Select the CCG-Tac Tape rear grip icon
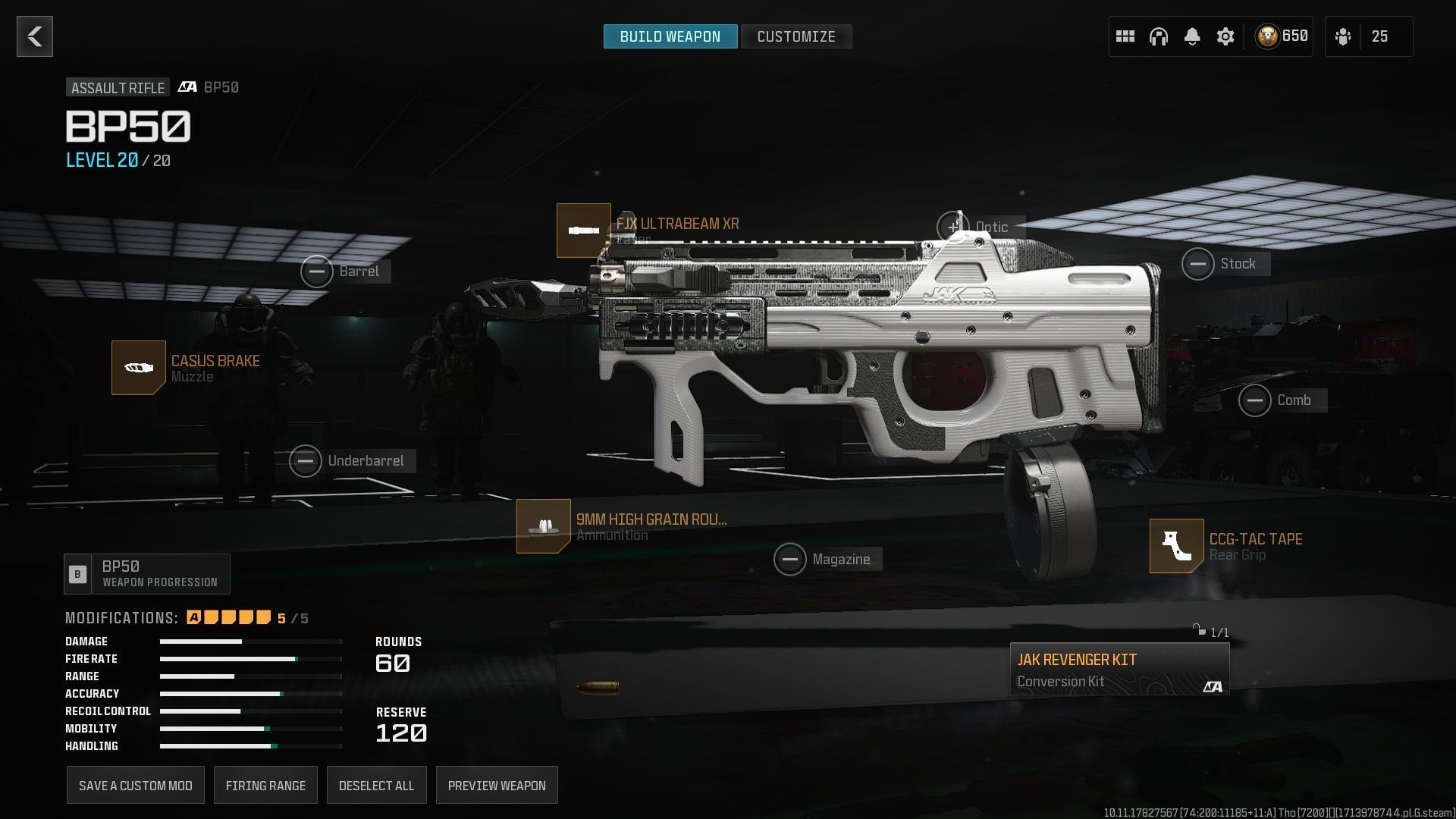Screen dimensions: 1456x819 [1176, 546]
